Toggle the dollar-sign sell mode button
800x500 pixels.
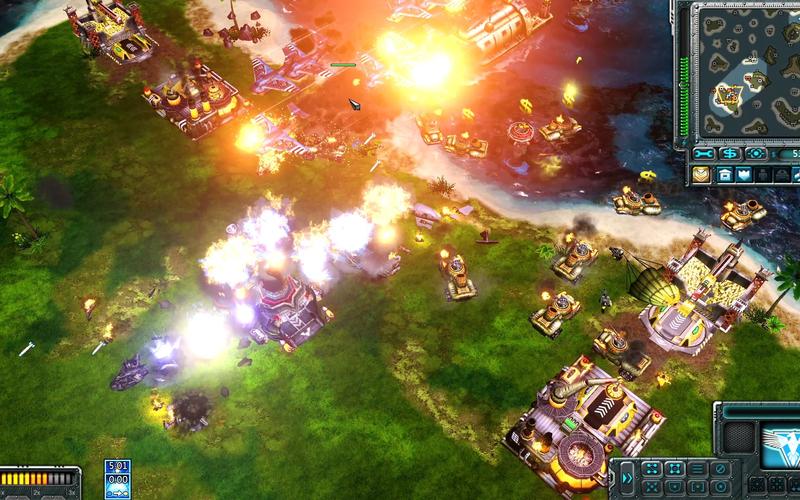pos(730,153)
